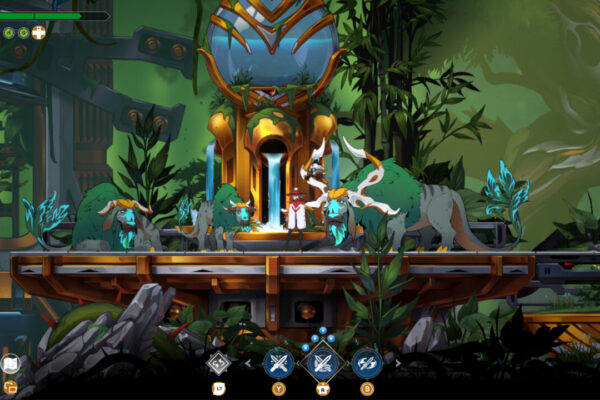Open the map icon
This screenshot has height=400, width=600.
pyautogui.click(x=11, y=365)
